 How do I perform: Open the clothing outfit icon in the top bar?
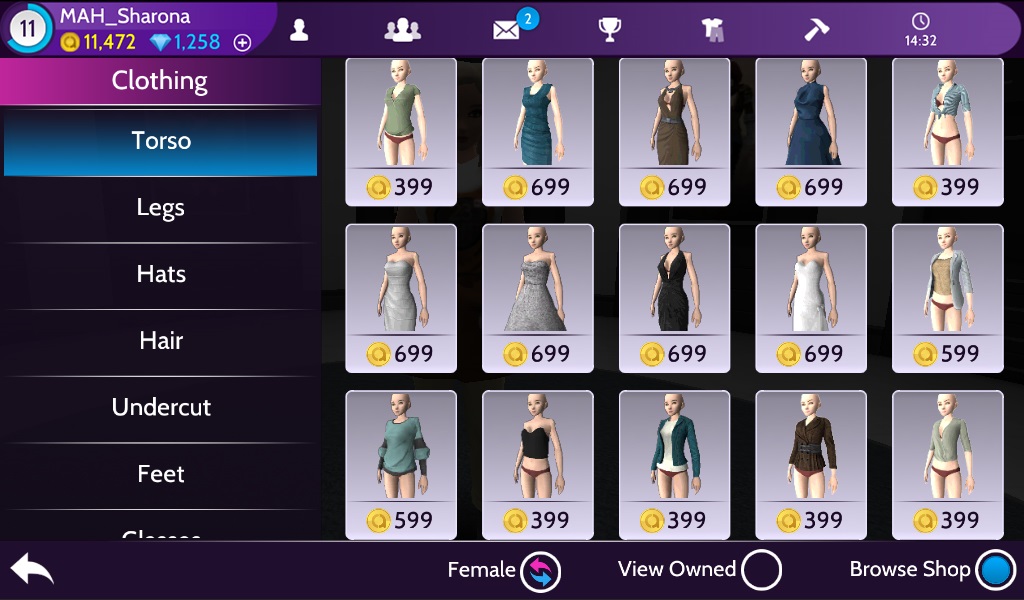(714, 30)
